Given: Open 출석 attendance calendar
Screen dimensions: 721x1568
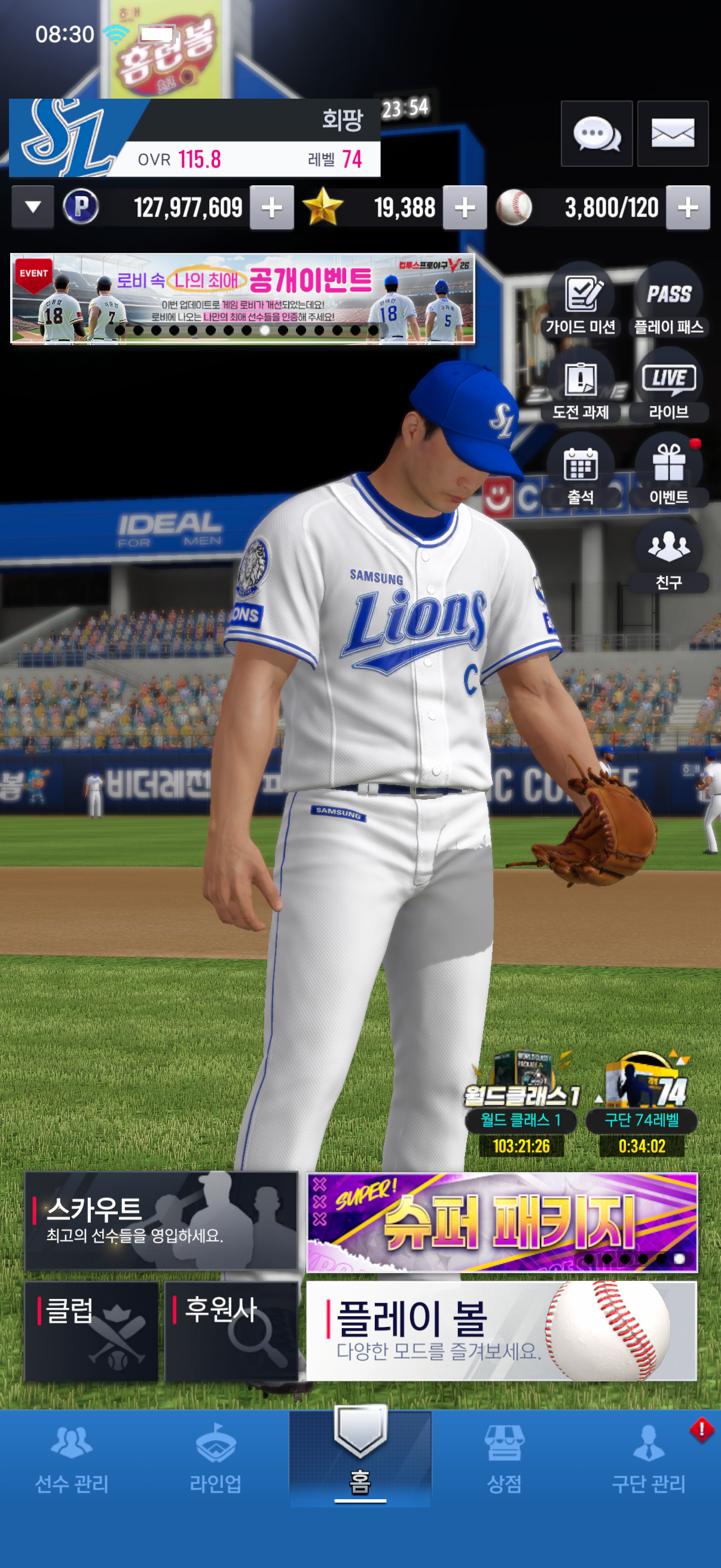Looking at the screenshot, I should tap(581, 472).
